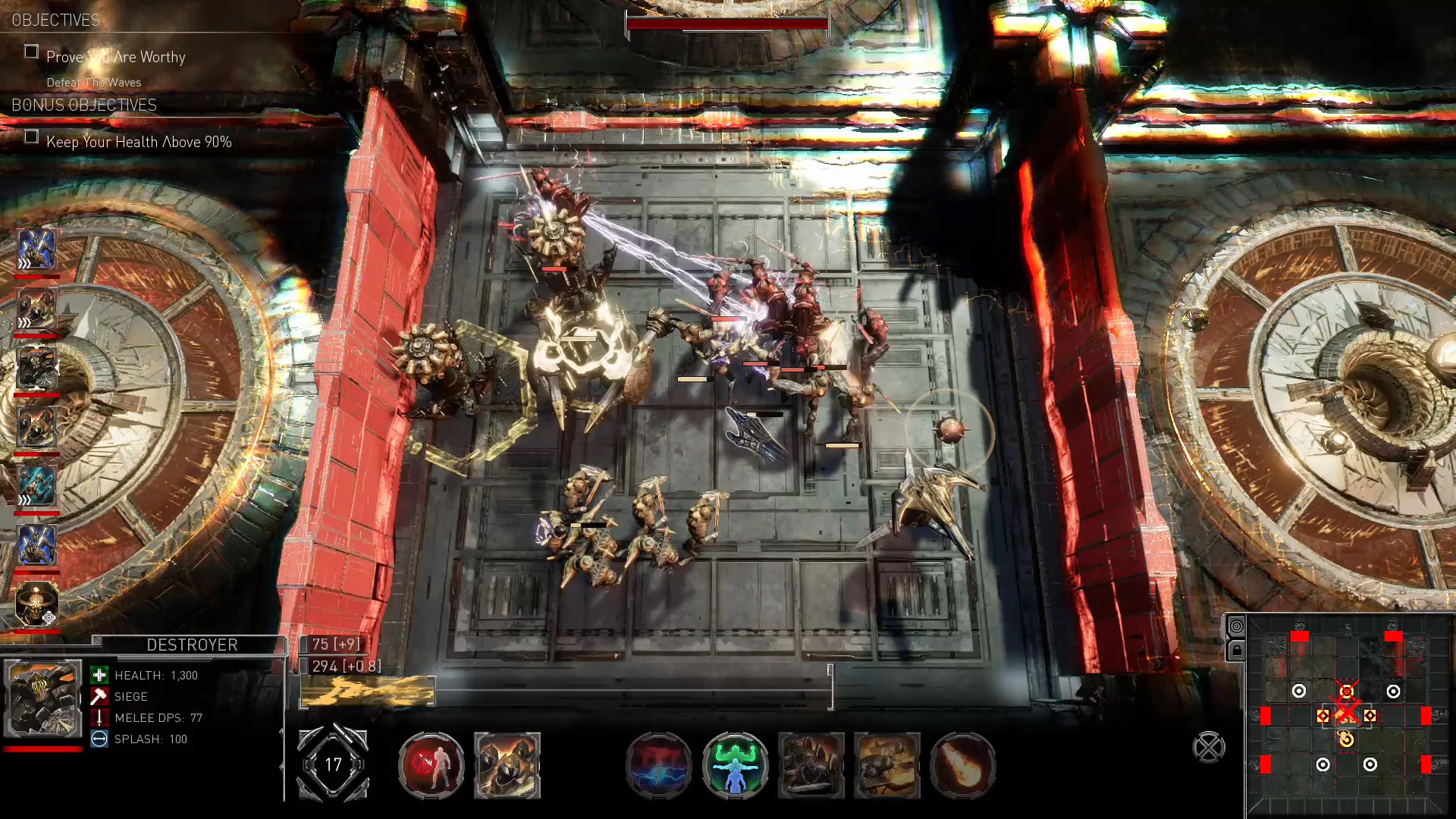Screen dimensions: 1456x819
Task: Click the target reticle icon beside the minimap
Action: [x=1236, y=627]
